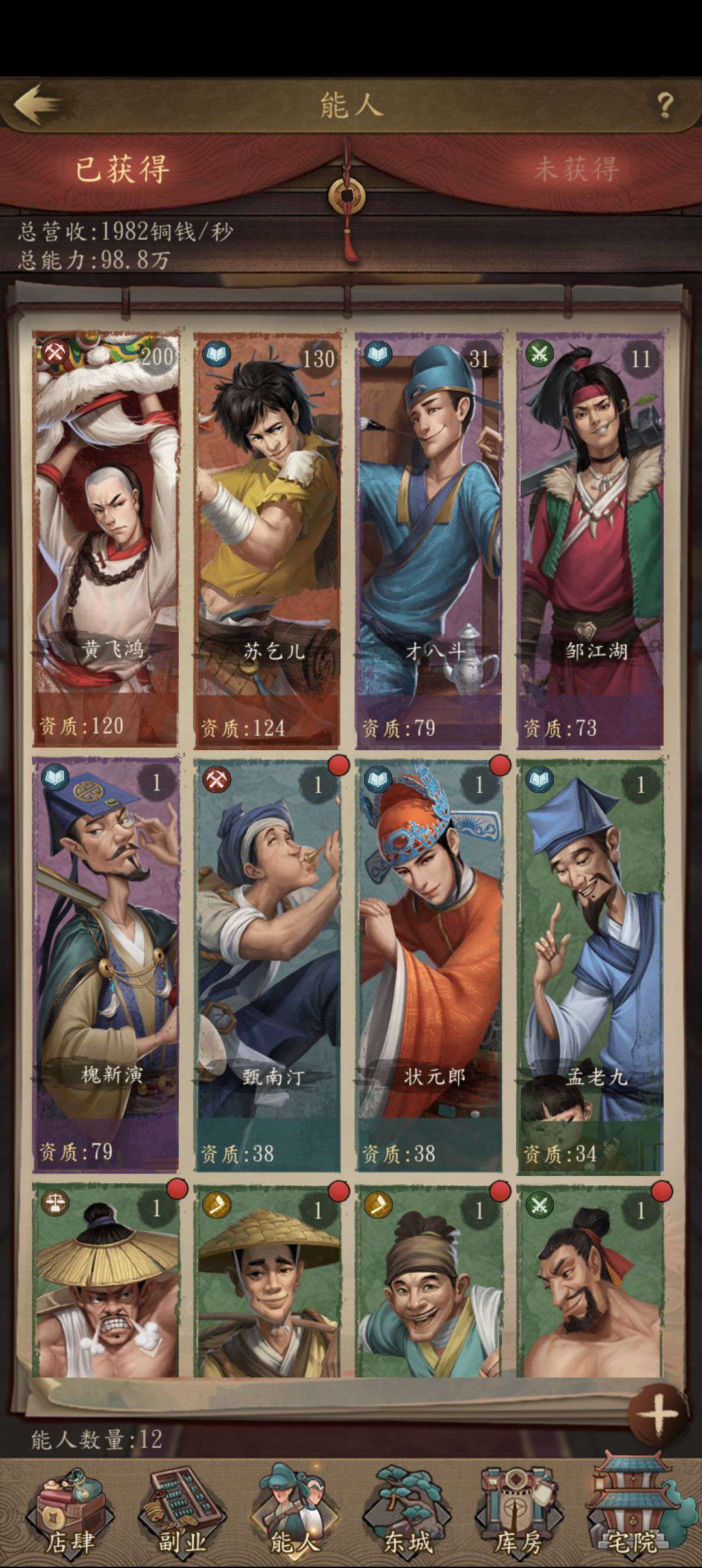The width and height of the screenshot is (702, 1568).
Task: Open the 黄飞鸿 character card
Action: (106, 540)
